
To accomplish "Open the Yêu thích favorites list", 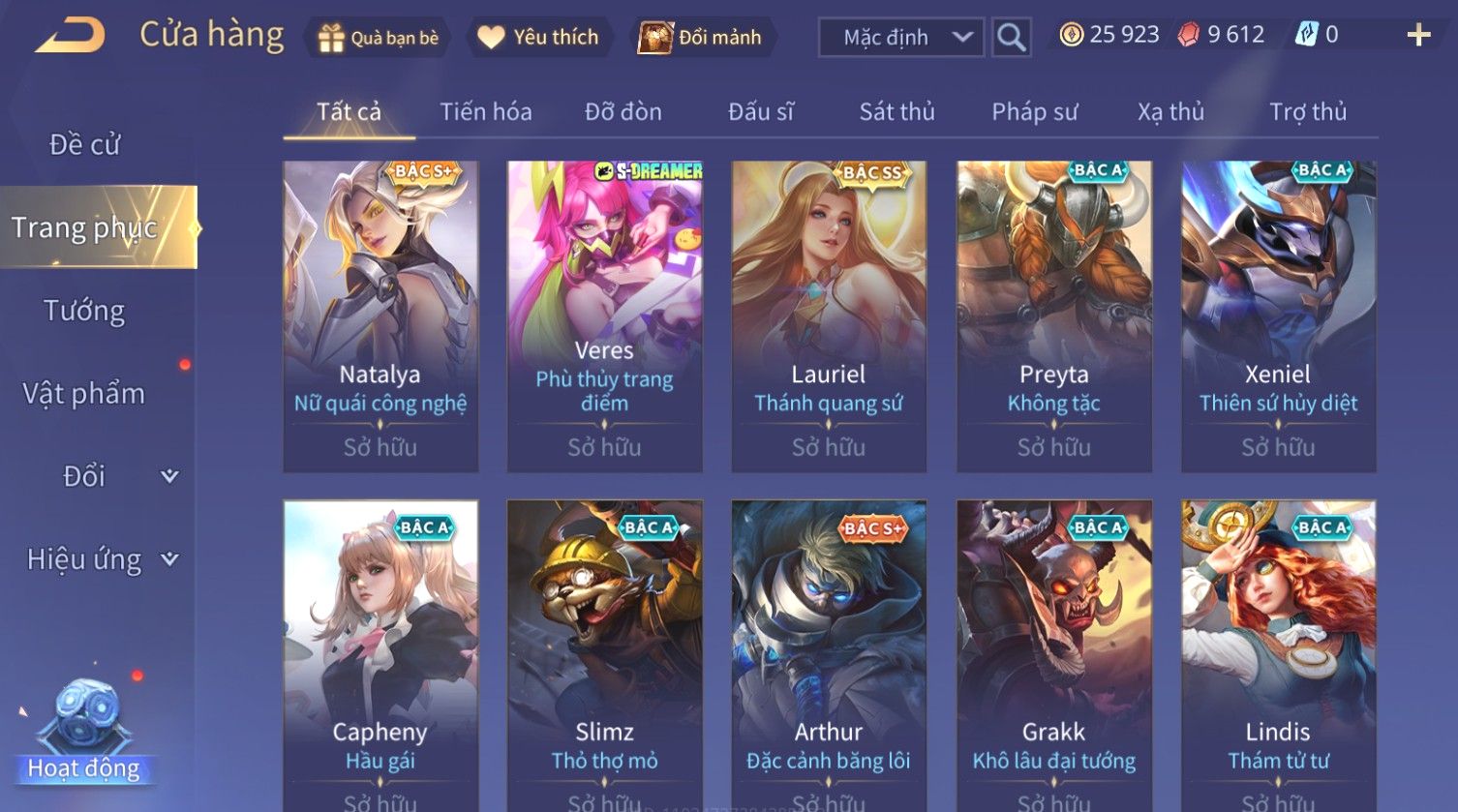I will click(x=540, y=38).
